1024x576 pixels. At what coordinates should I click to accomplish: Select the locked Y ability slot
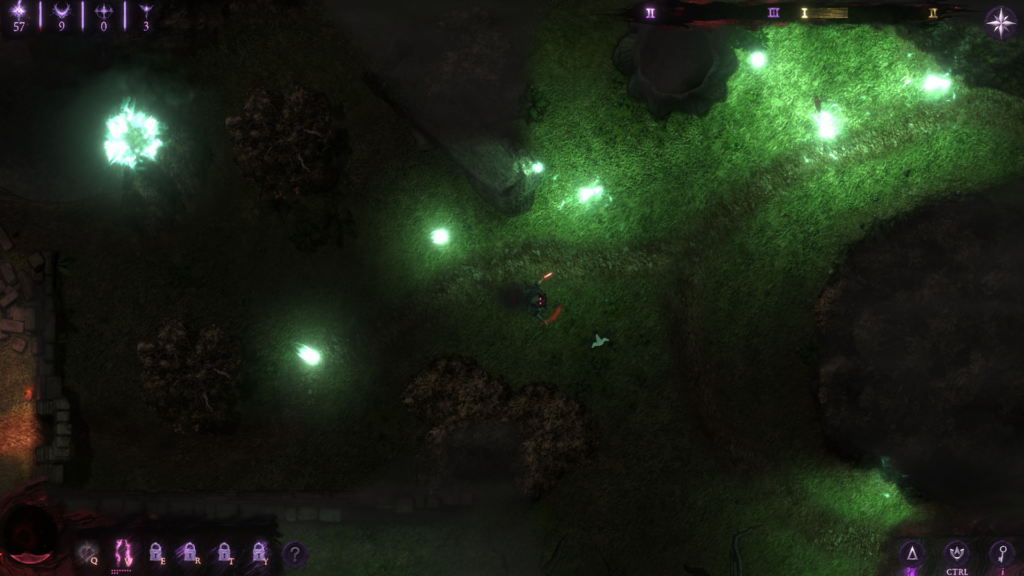(260, 553)
